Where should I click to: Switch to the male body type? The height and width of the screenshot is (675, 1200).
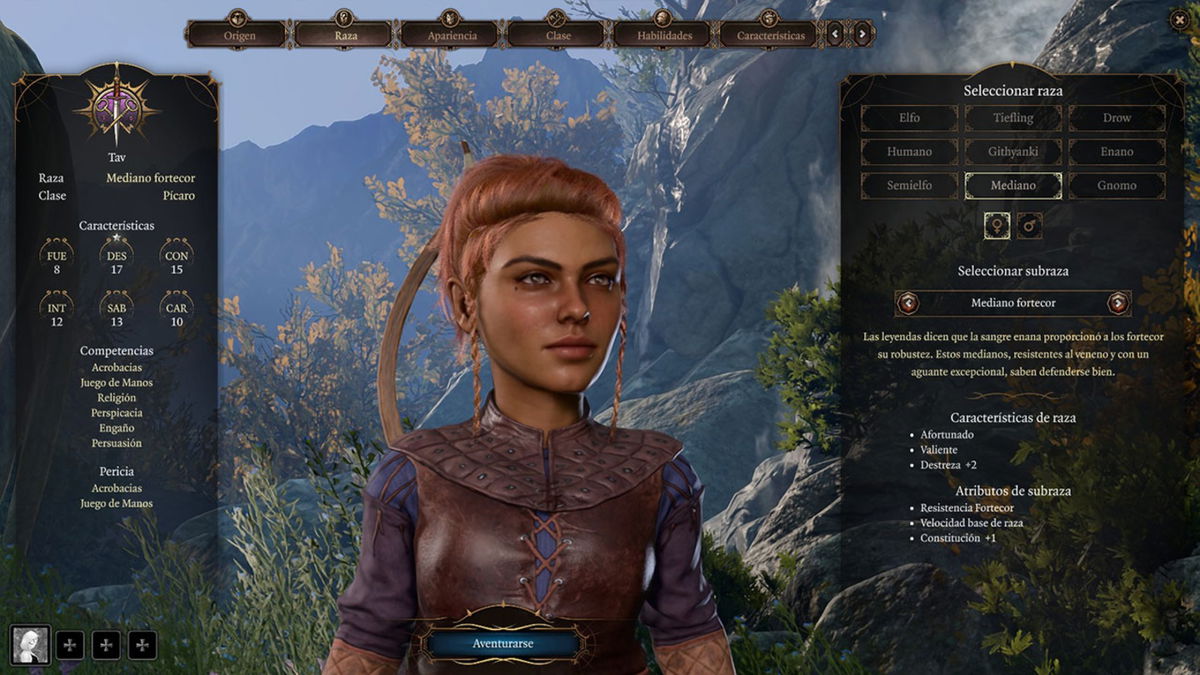[1029, 226]
